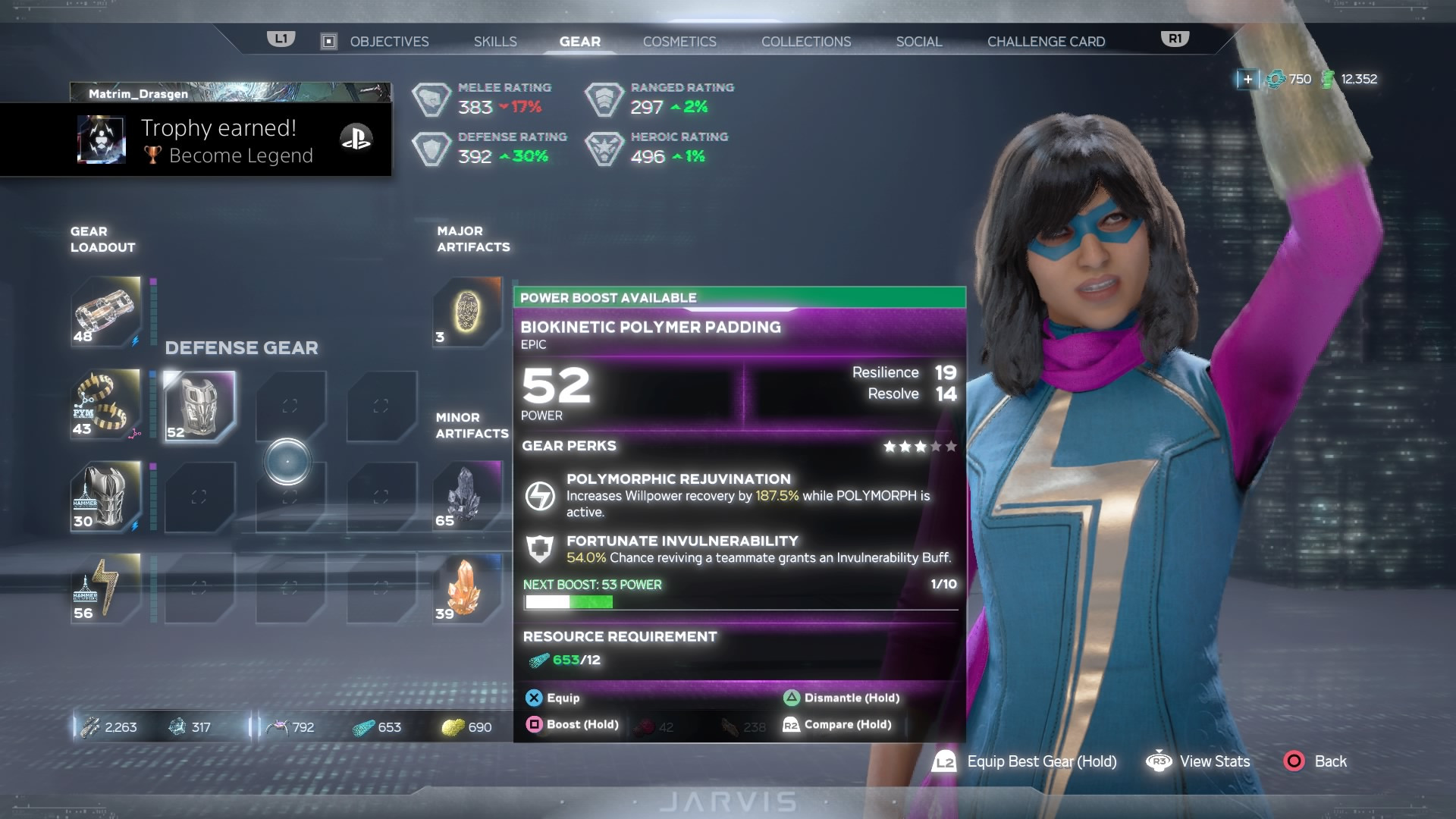Screen dimensions: 1456x819
Task: Open the Collections tab
Action: click(806, 42)
